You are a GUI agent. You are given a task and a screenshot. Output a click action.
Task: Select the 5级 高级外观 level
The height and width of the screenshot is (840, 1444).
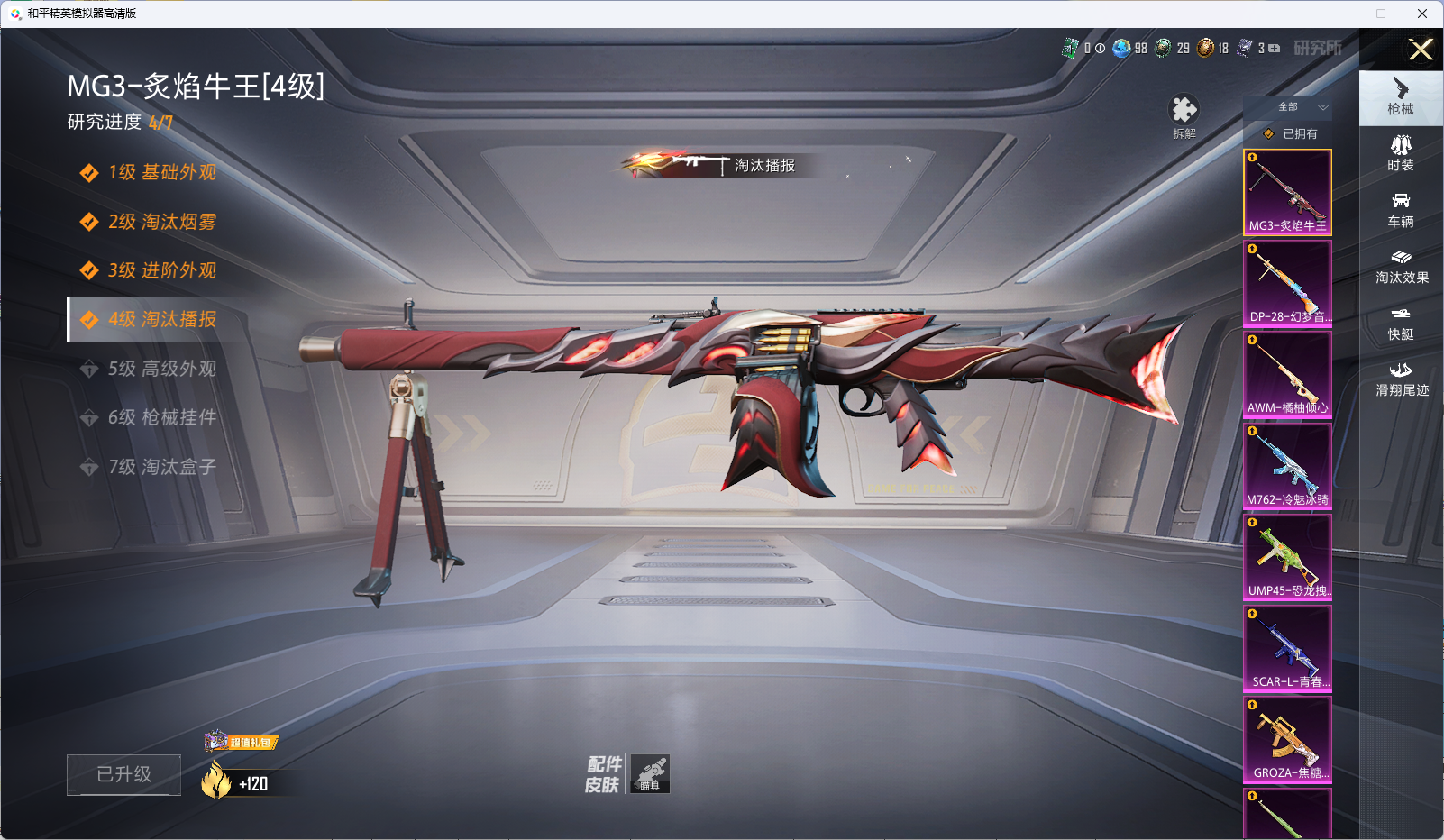(162, 369)
